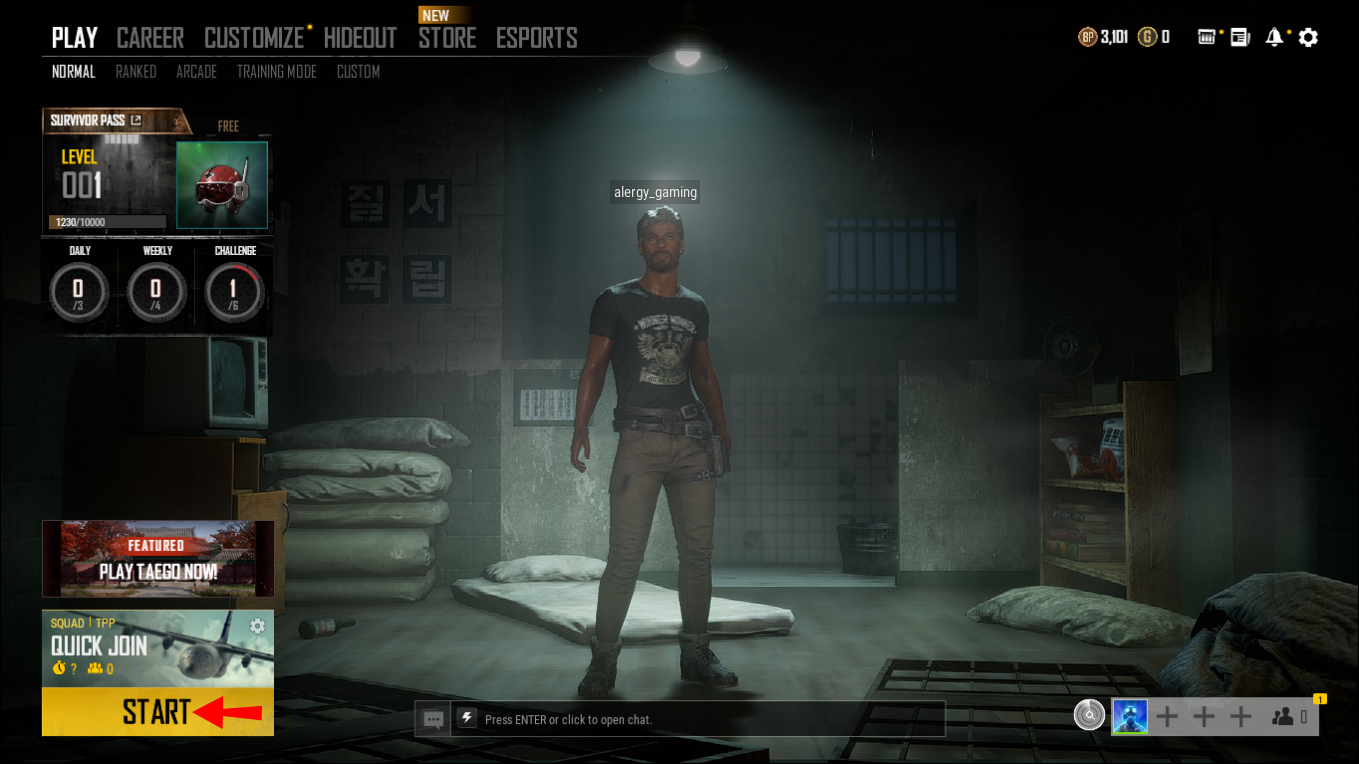Open the Survivor Pass panel
The width and height of the screenshot is (1359, 764).
coord(97,121)
